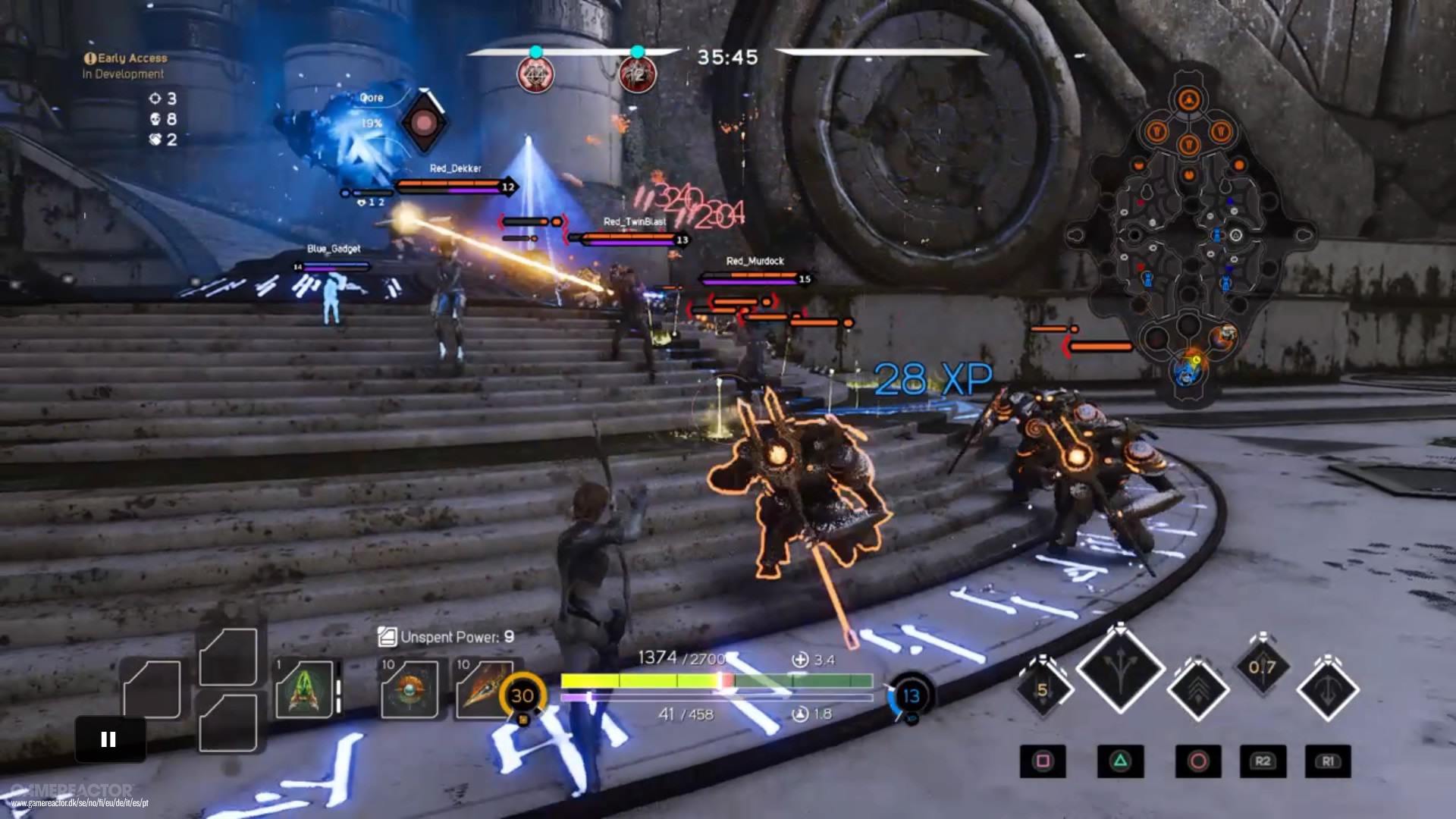Pause the video with the bottom-left pause control
The height and width of the screenshot is (819, 1456).
click(x=109, y=739)
